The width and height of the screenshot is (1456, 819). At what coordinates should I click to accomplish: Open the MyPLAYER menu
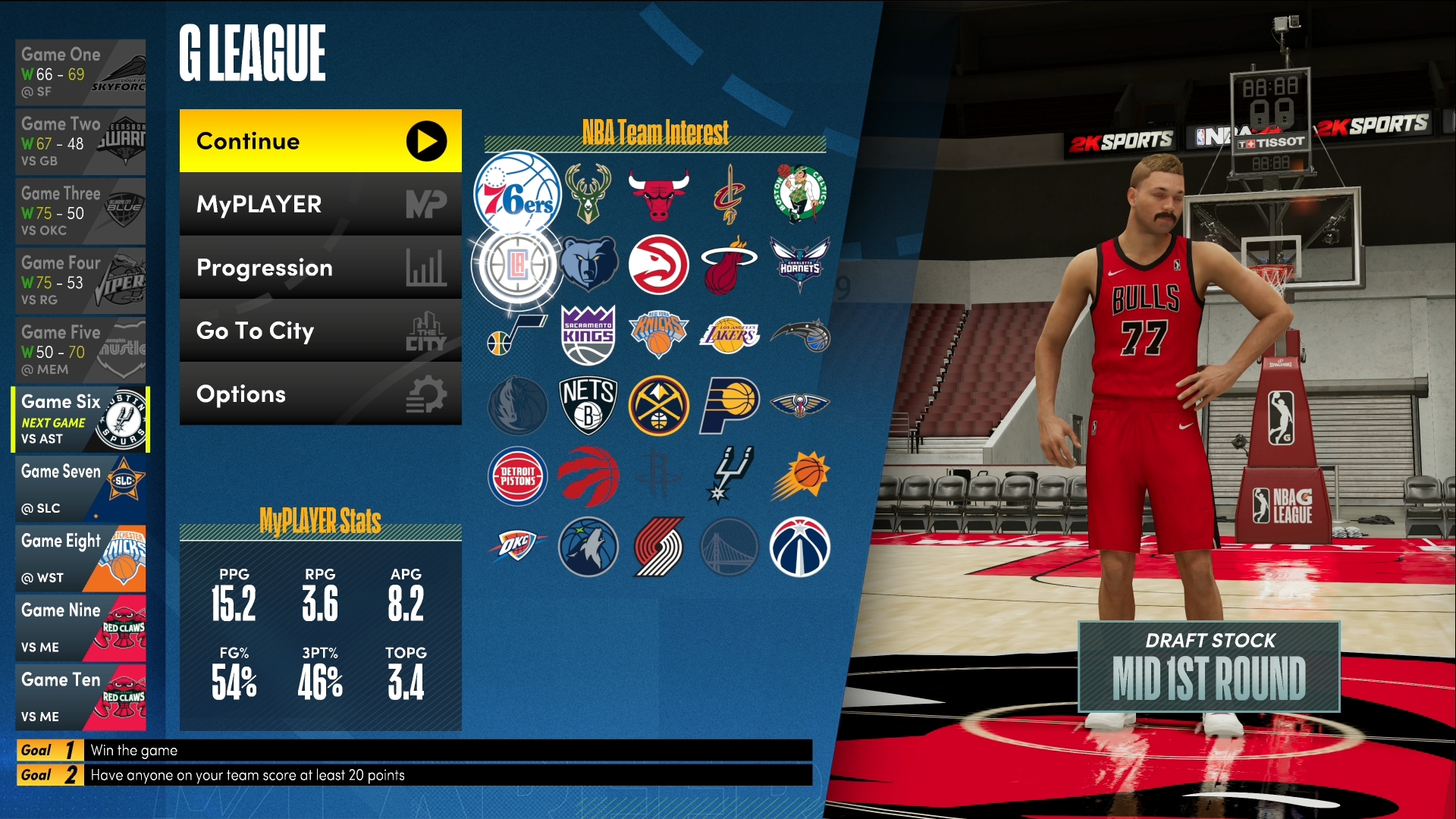pos(320,204)
